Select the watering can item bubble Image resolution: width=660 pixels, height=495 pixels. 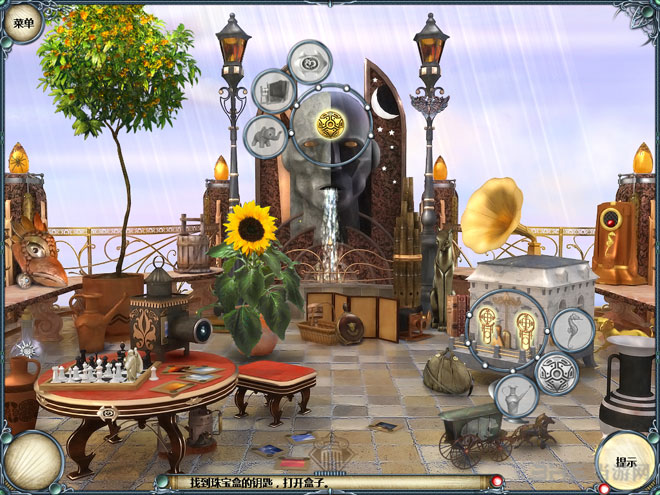(x=514, y=393)
